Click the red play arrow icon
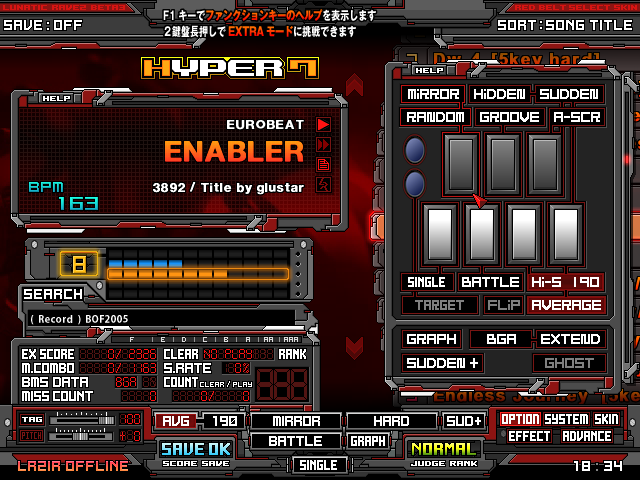Screen dimensions: 640x480 pos(323,124)
